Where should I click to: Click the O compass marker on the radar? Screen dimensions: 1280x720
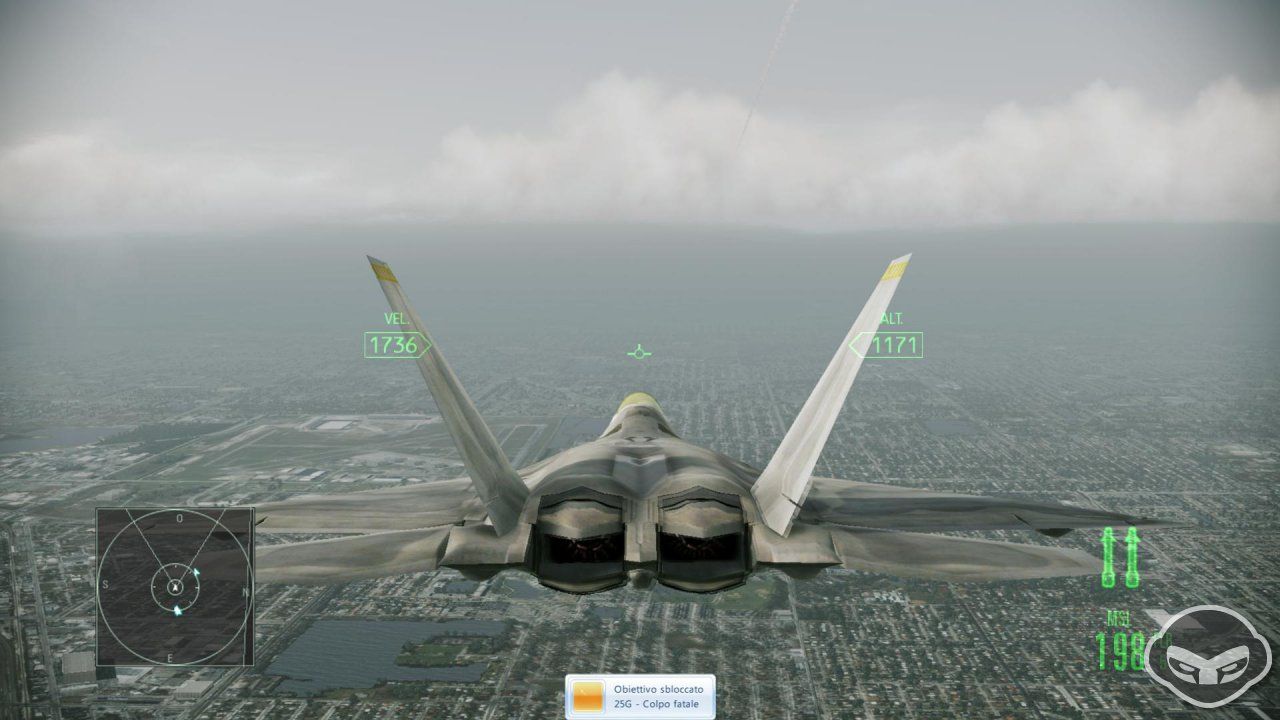pyautogui.click(x=178, y=518)
